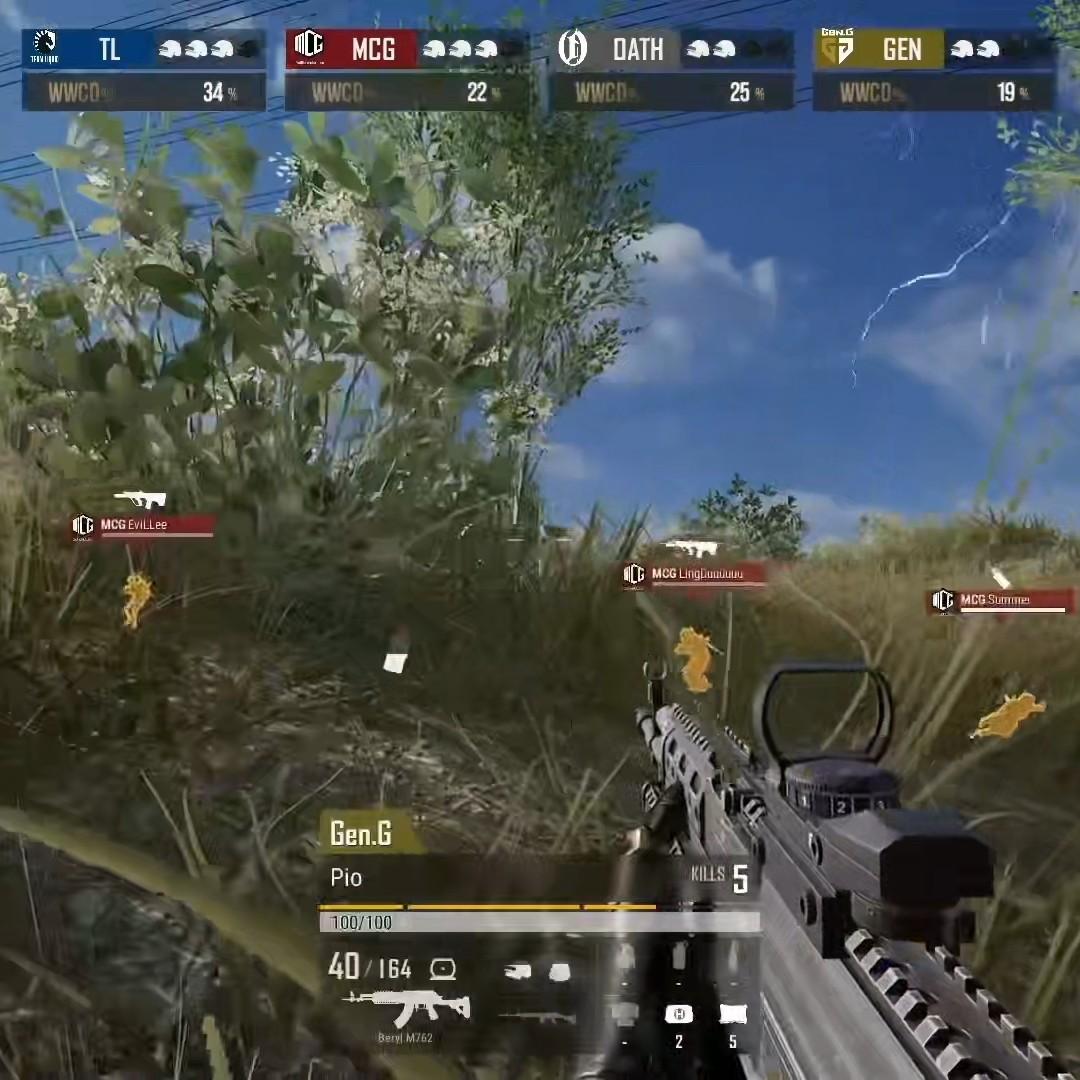Choose the DATH team panel
Viewport: 1080px width, 1080px height.
click(x=671, y=49)
